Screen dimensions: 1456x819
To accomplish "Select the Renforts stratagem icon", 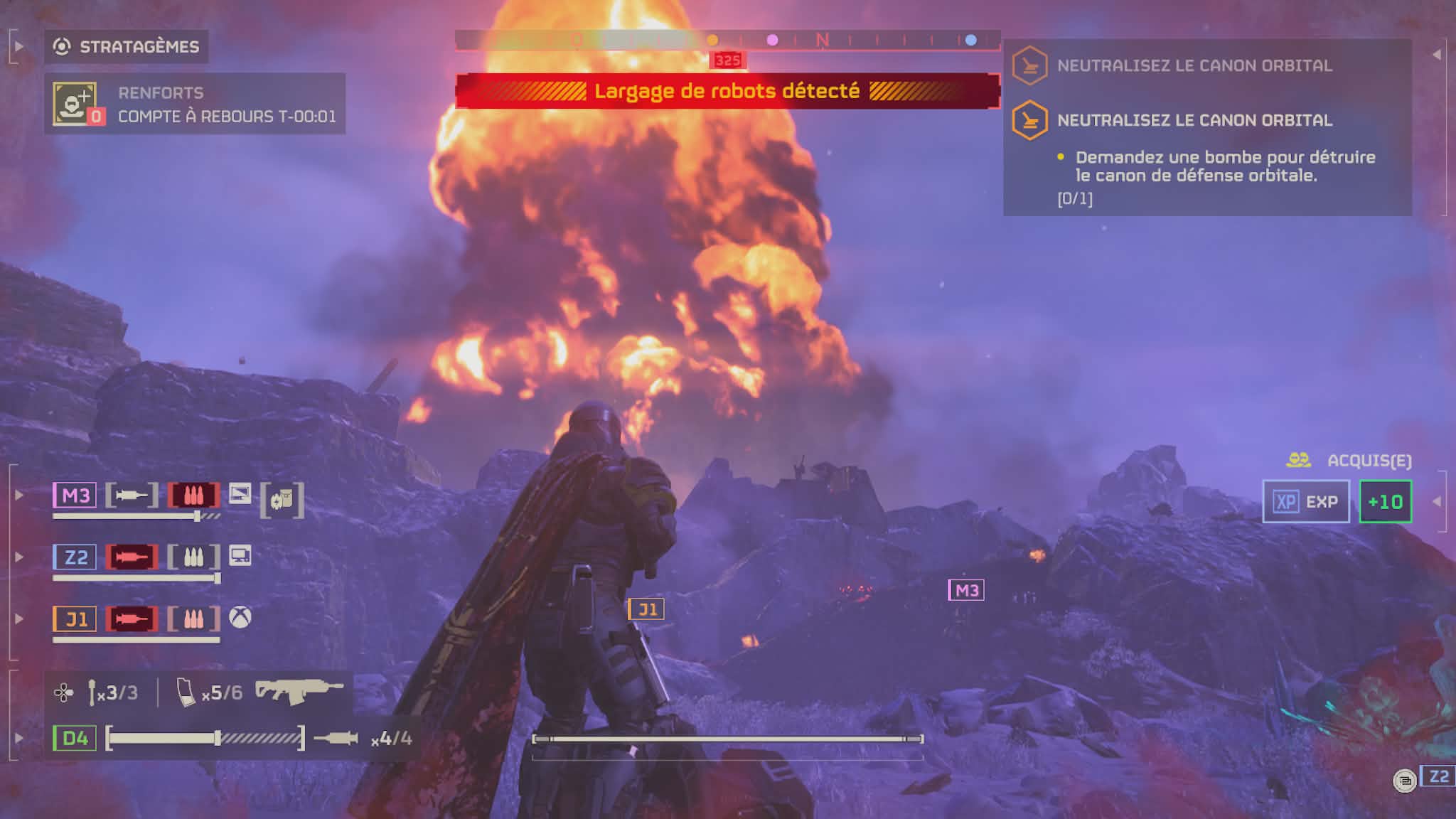I will click(75, 104).
